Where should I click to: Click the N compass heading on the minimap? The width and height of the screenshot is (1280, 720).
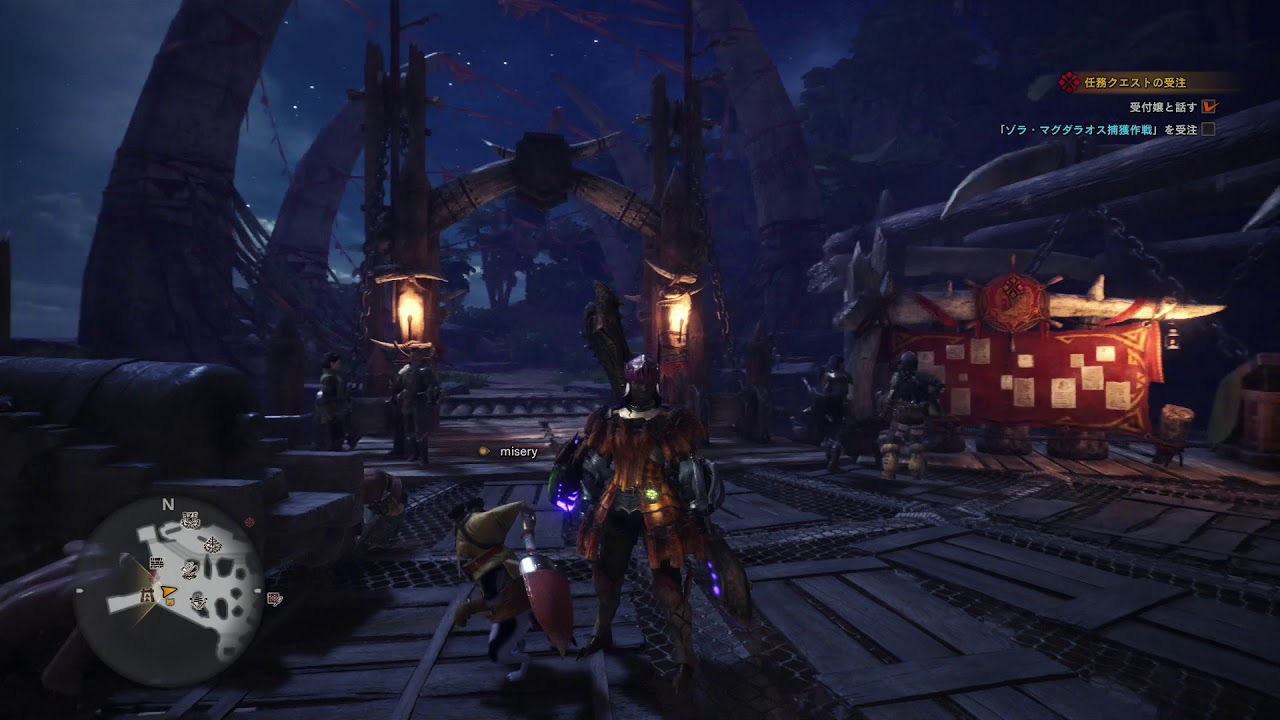point(166,505)
